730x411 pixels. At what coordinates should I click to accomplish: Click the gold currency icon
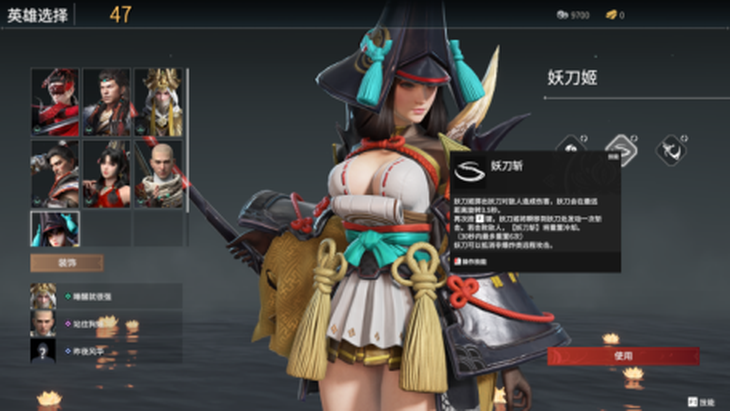click(612, 15)
